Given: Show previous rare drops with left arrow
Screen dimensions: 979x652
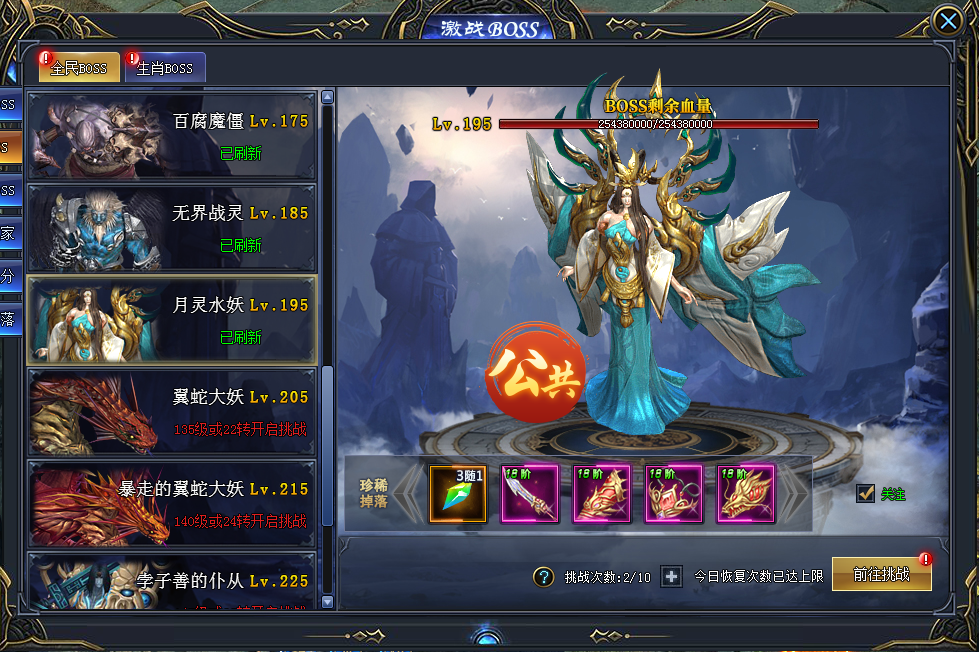Looking at the screenshot, I should pyautogui.click(x=407, y=494).
